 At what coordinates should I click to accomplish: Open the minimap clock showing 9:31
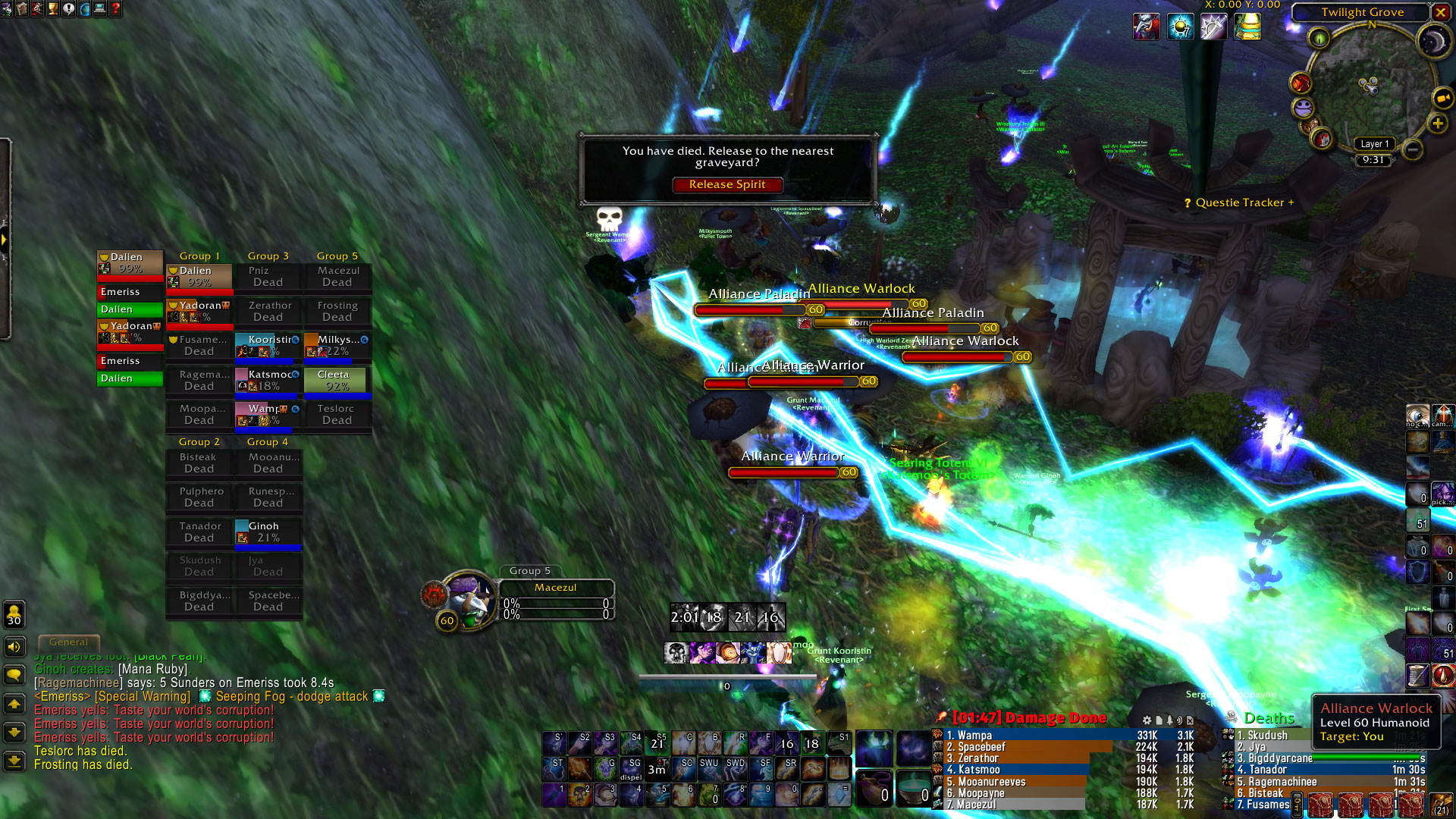(1373, 160)
